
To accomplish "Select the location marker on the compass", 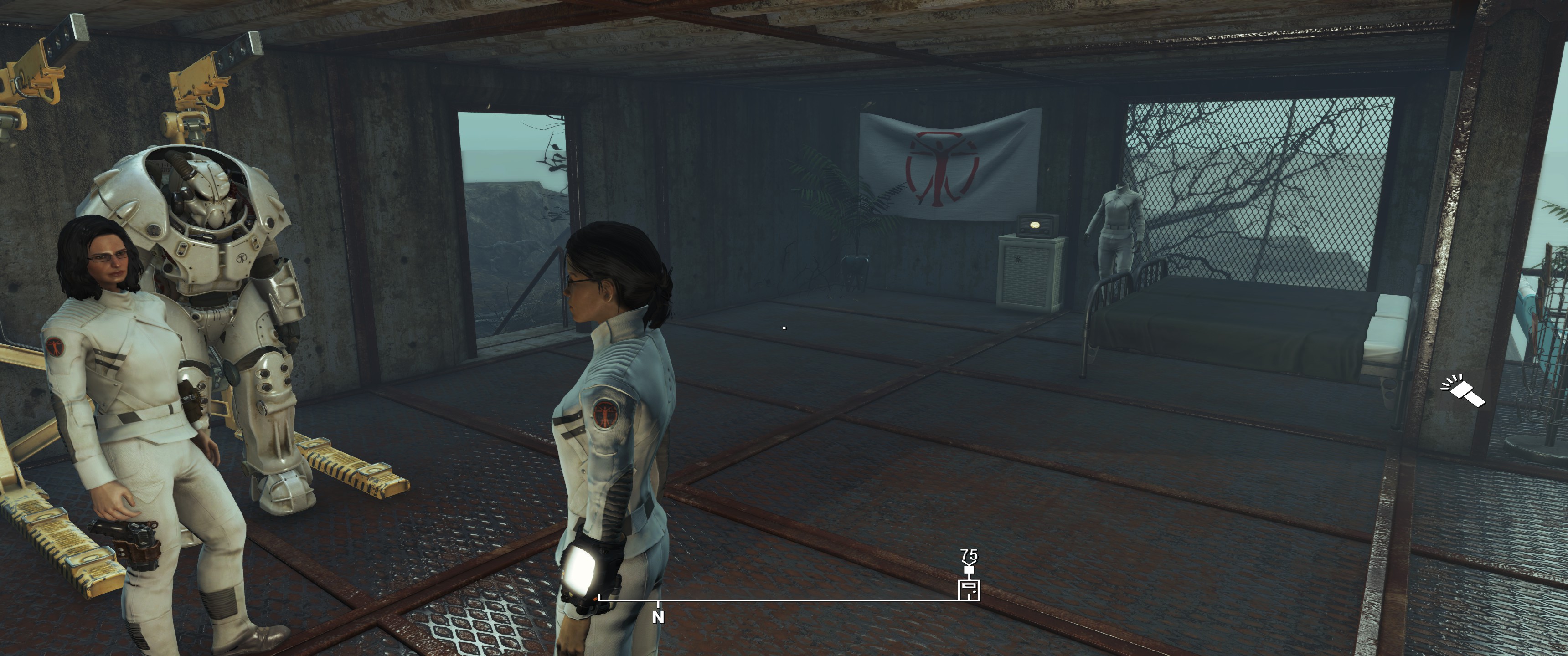I will coord(969,589).
